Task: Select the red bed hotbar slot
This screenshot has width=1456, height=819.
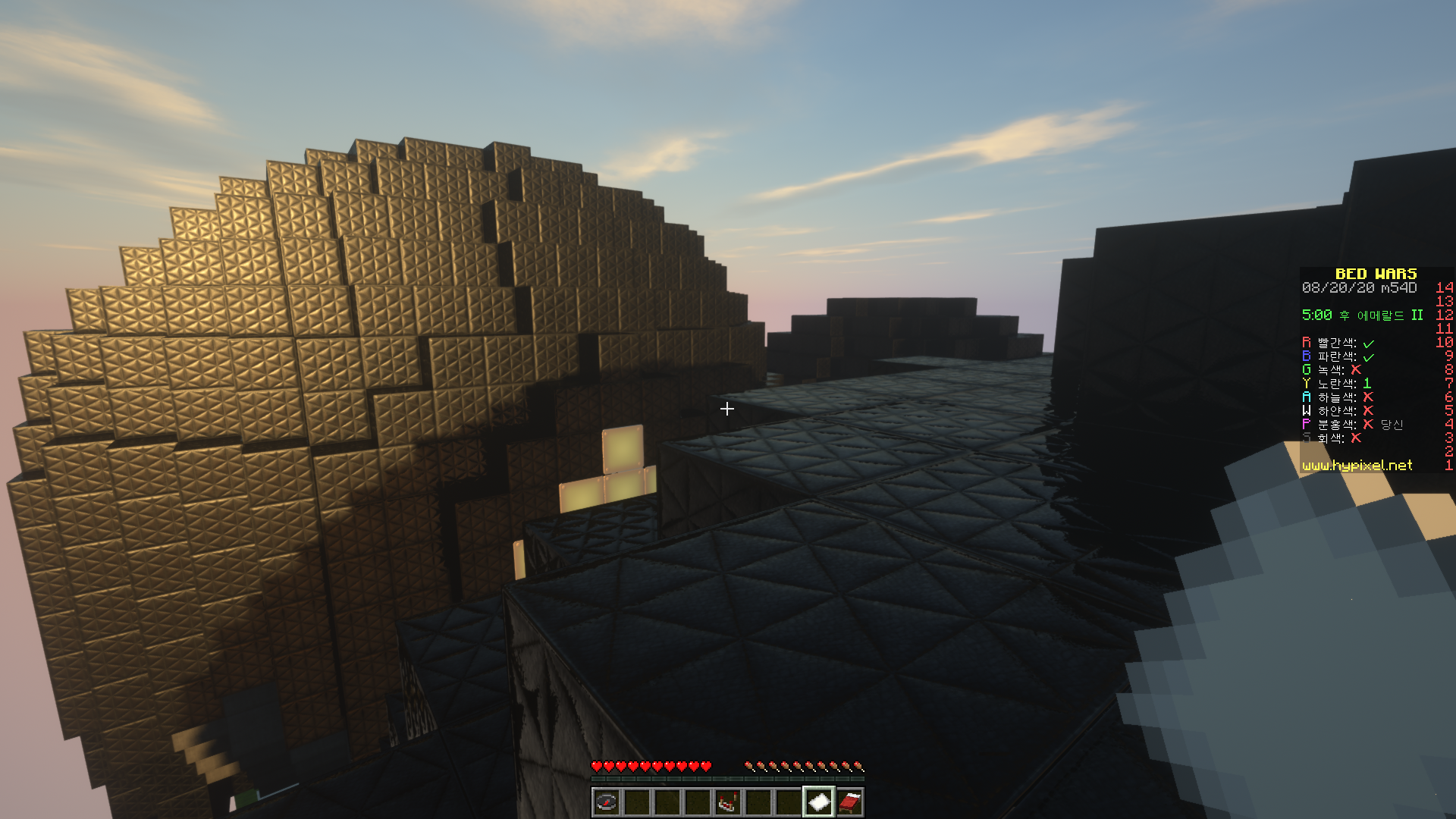Action: coord(849,802)
